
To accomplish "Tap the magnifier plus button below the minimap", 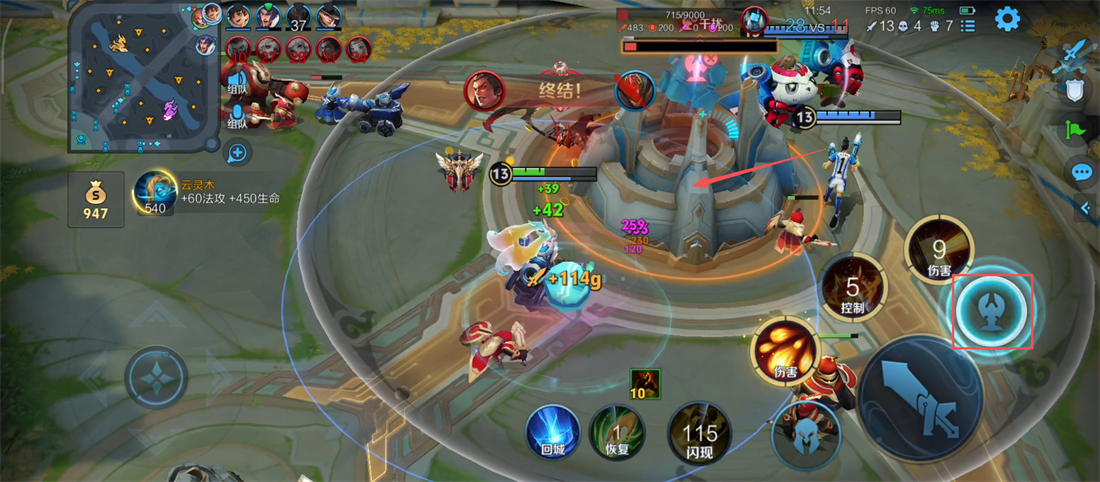I will click(x=237, y=153).
